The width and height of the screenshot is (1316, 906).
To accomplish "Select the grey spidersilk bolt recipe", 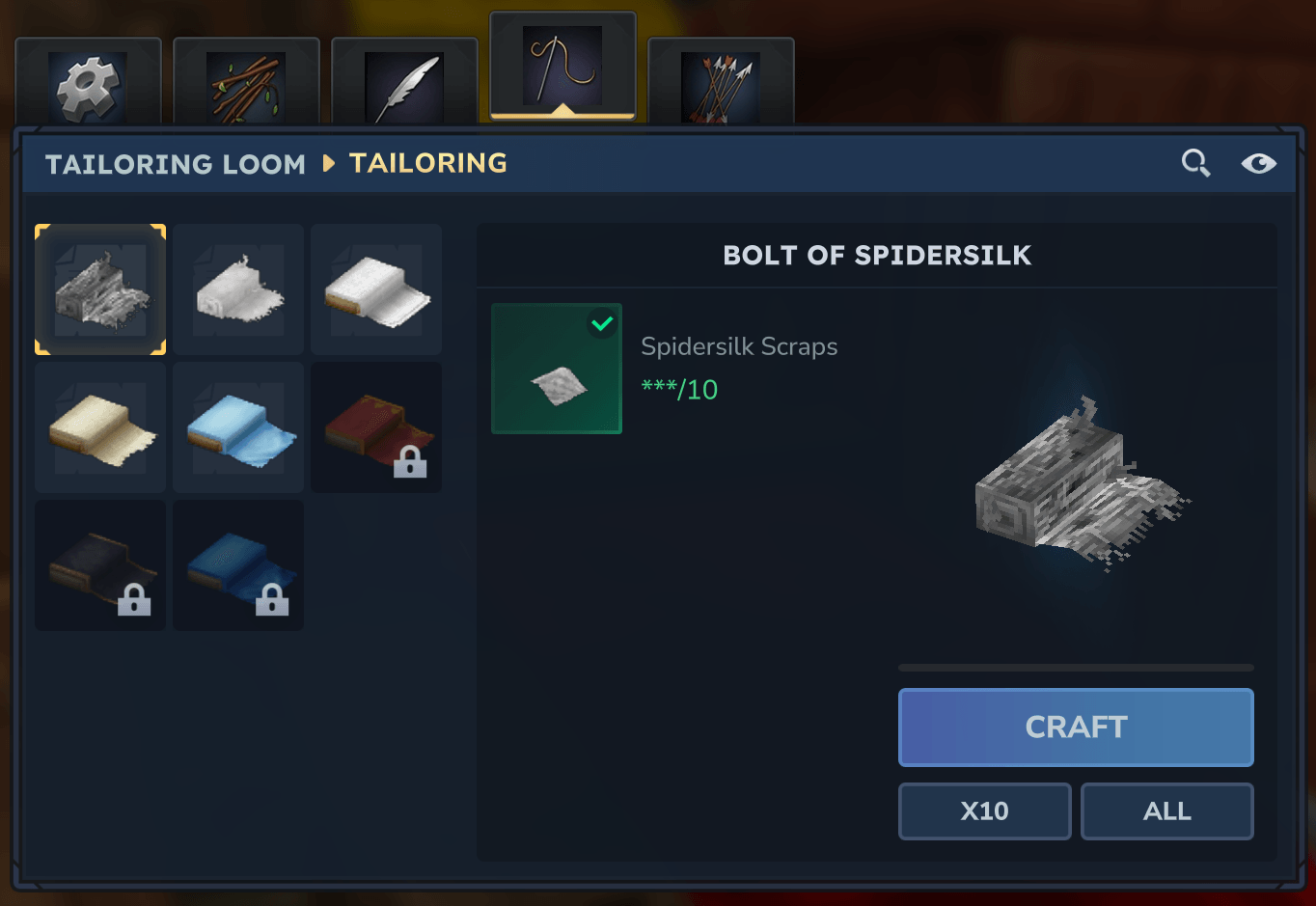I will click(x=100, y=289).
